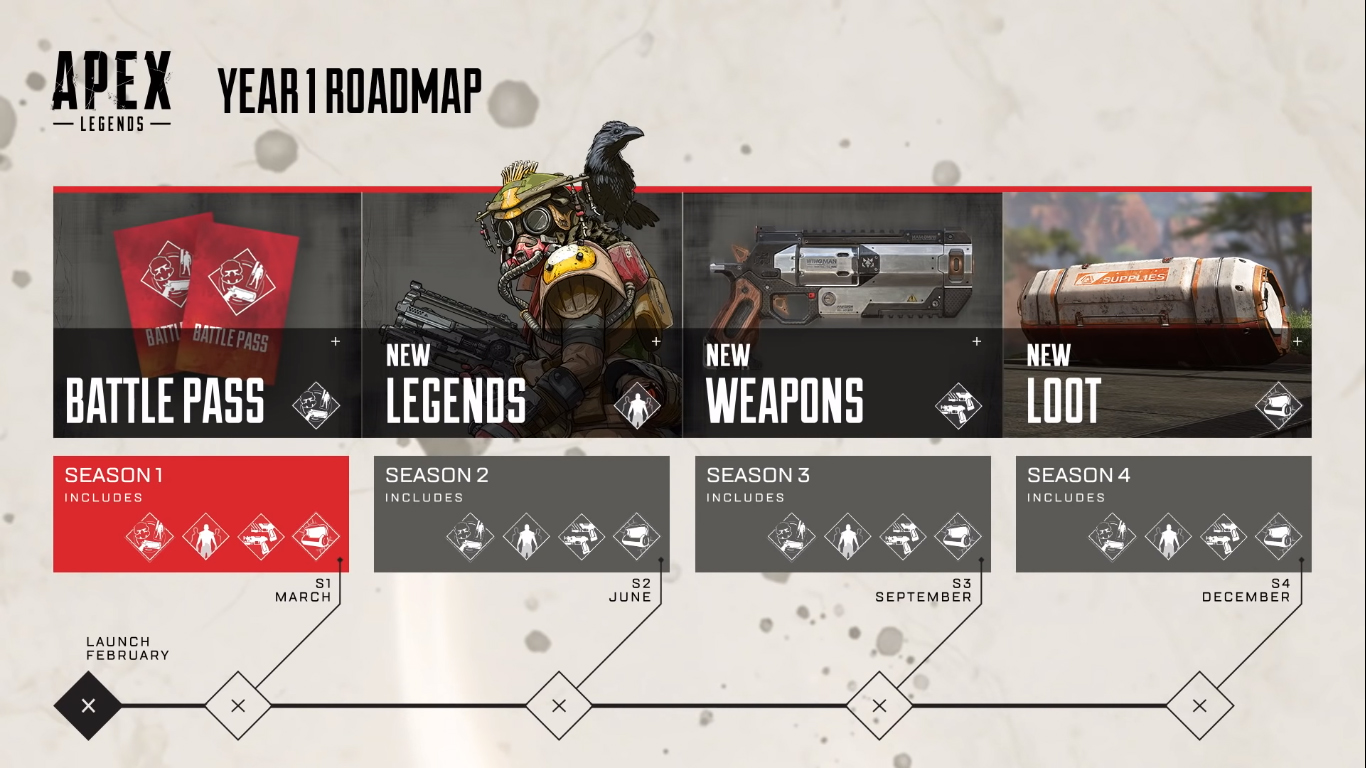Choose the red Season 1 card
Viewport: 1366px width, 768px height.
201,514
